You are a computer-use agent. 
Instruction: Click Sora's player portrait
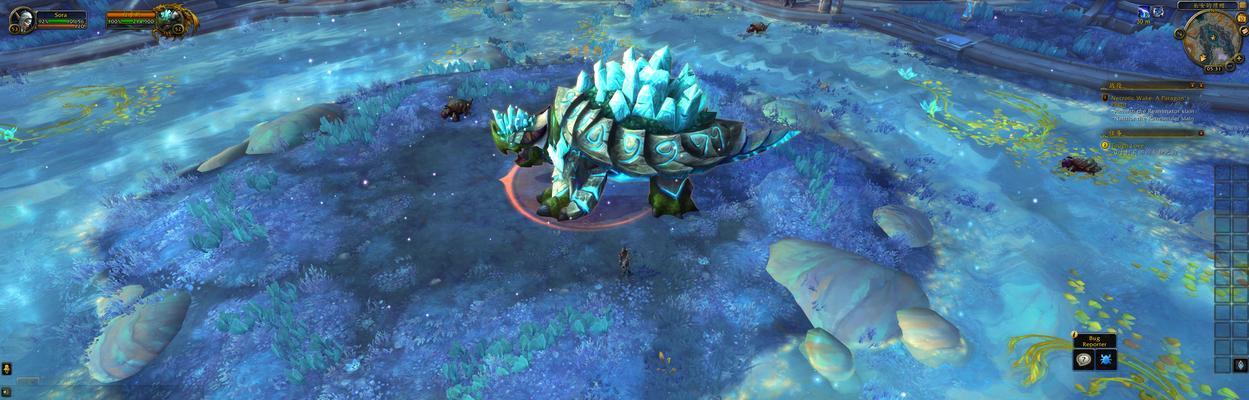tap(20, 19)
